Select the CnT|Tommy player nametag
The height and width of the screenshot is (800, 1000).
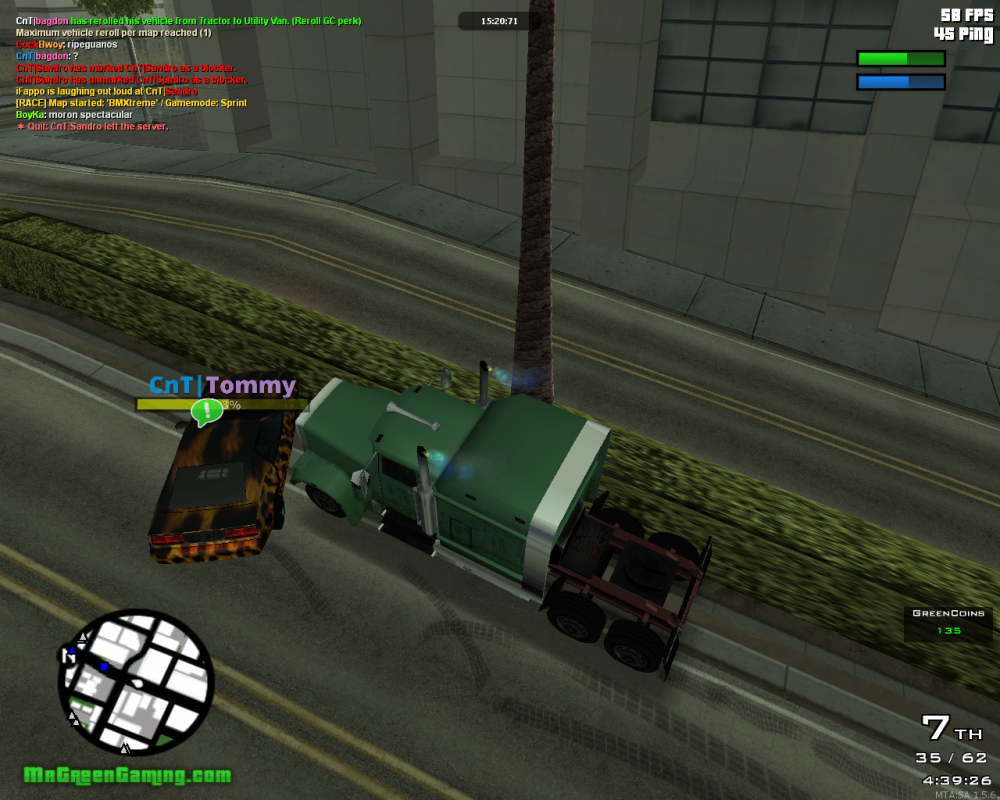pos(222,385)
